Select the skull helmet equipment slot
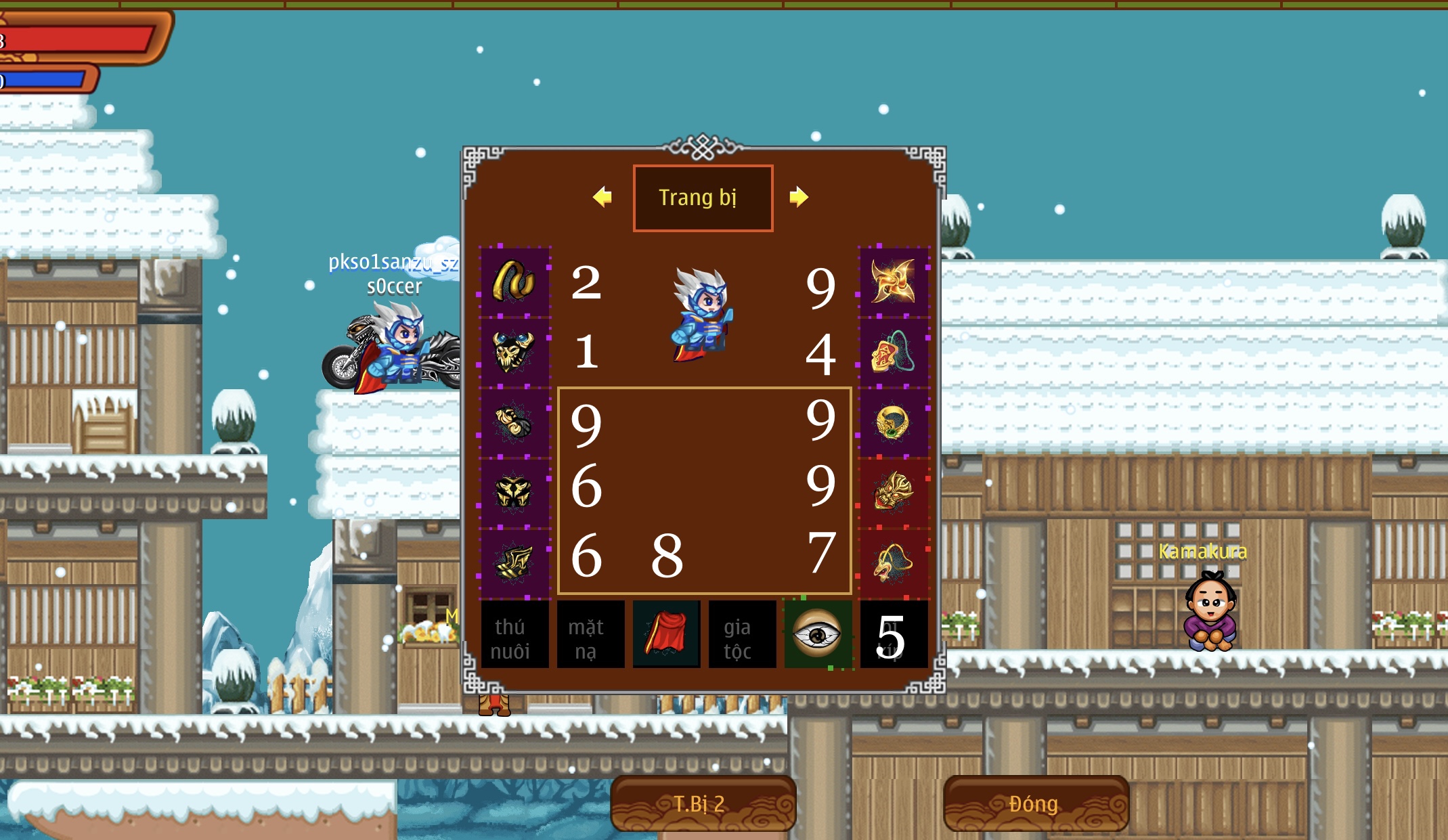The image size is (1448, 840). (x=513, y=352)
